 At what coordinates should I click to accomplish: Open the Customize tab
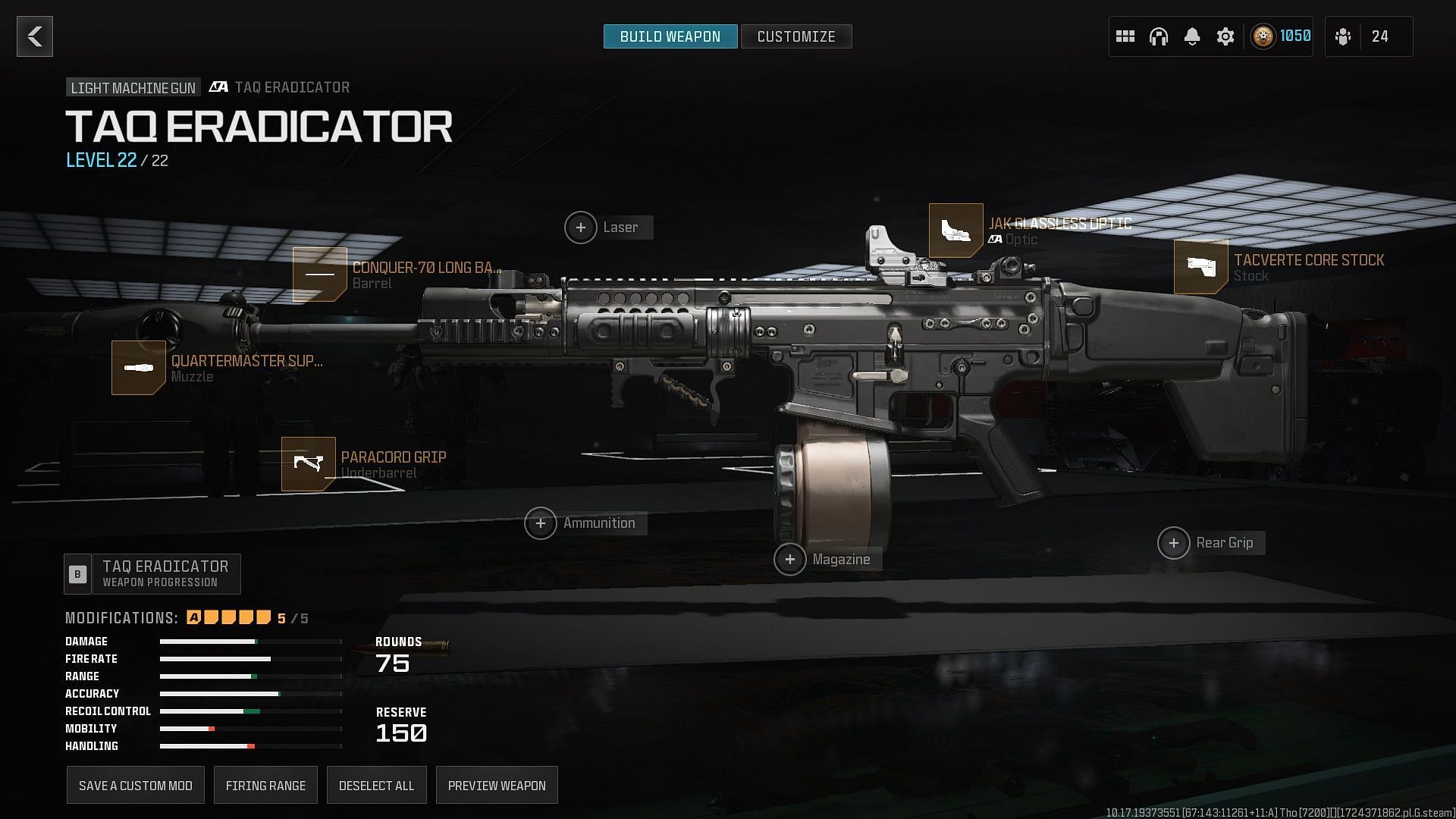[x=795, y=36]
